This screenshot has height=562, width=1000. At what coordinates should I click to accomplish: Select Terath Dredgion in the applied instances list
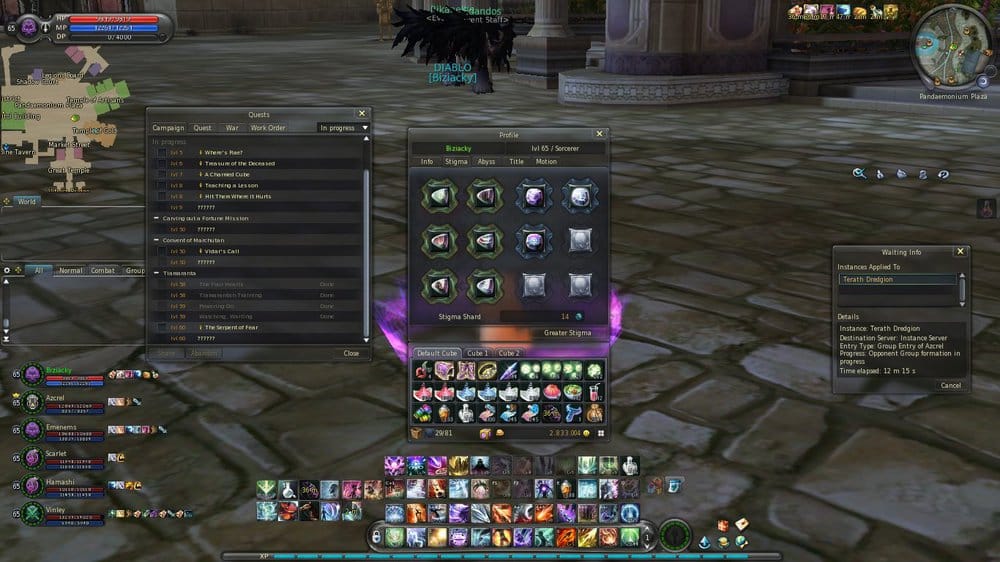tap(897, 280)
